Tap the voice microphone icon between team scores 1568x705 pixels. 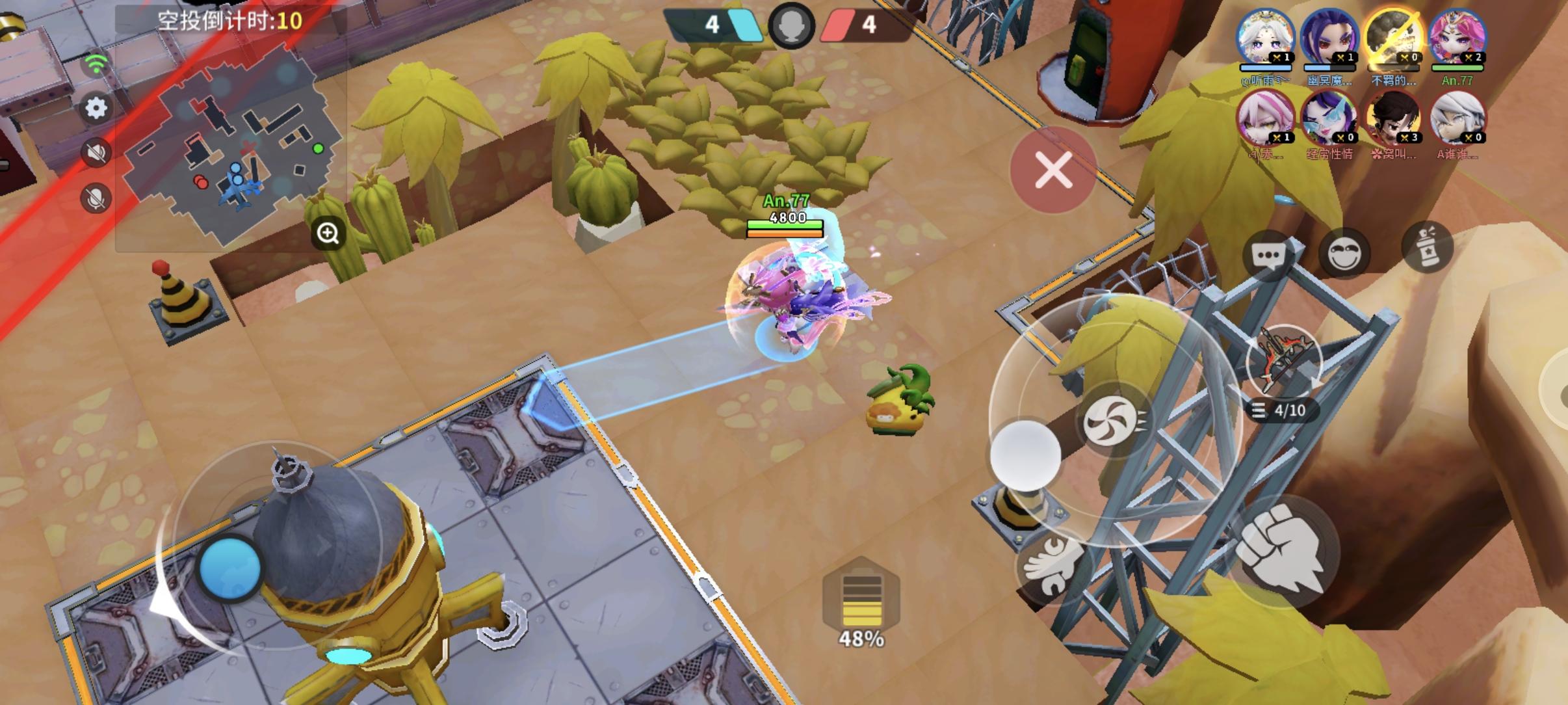pyautogui.click(x=791, y=27)
